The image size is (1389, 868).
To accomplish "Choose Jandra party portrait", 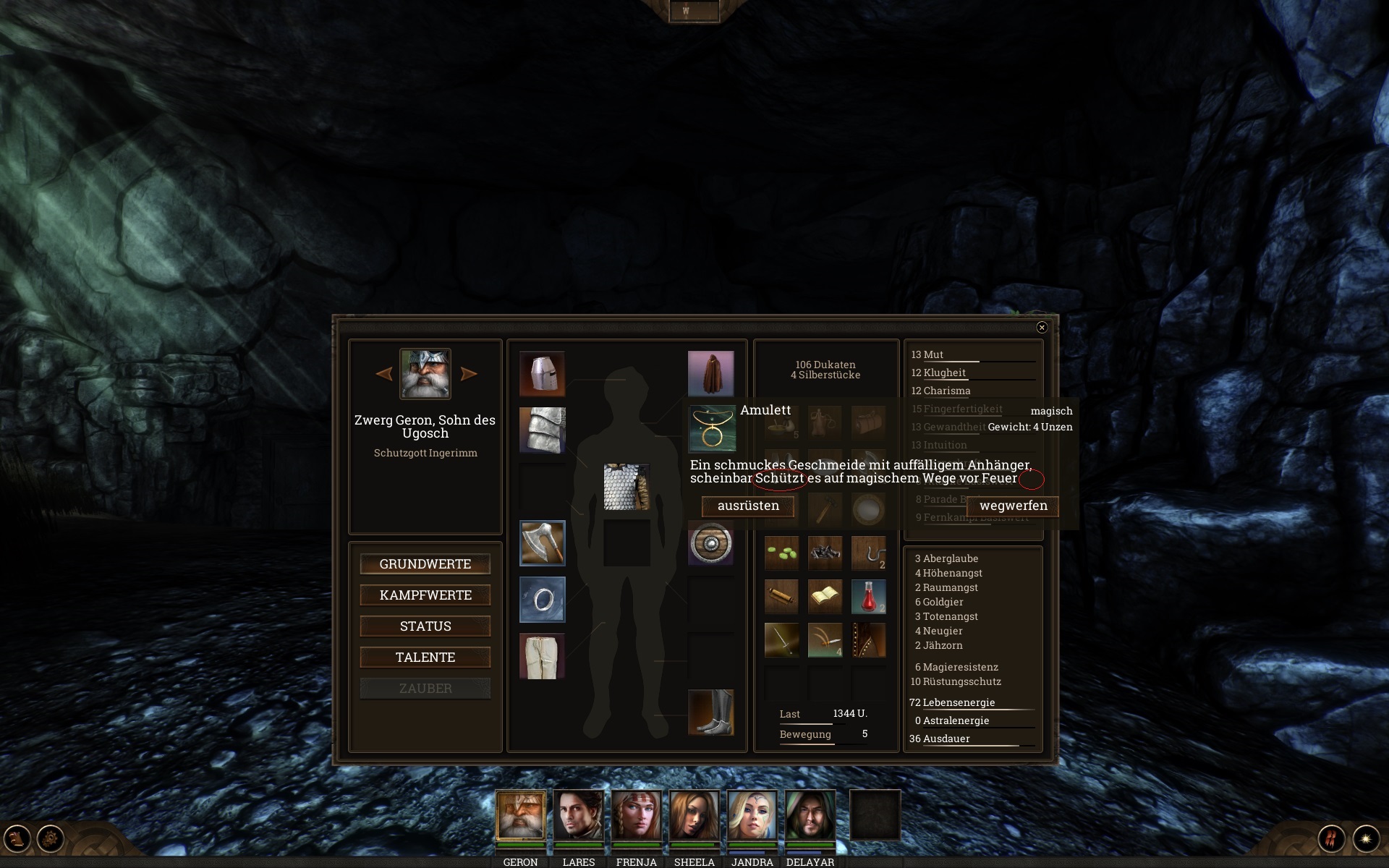I will (752, 815).
